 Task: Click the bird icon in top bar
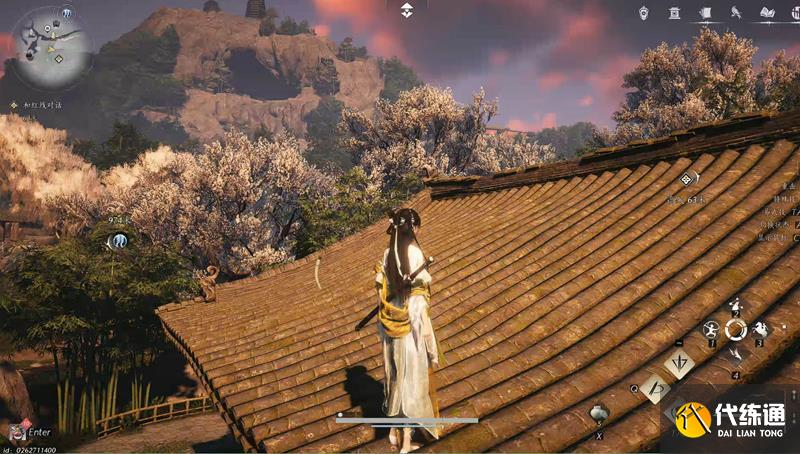(x=735, y=12)
